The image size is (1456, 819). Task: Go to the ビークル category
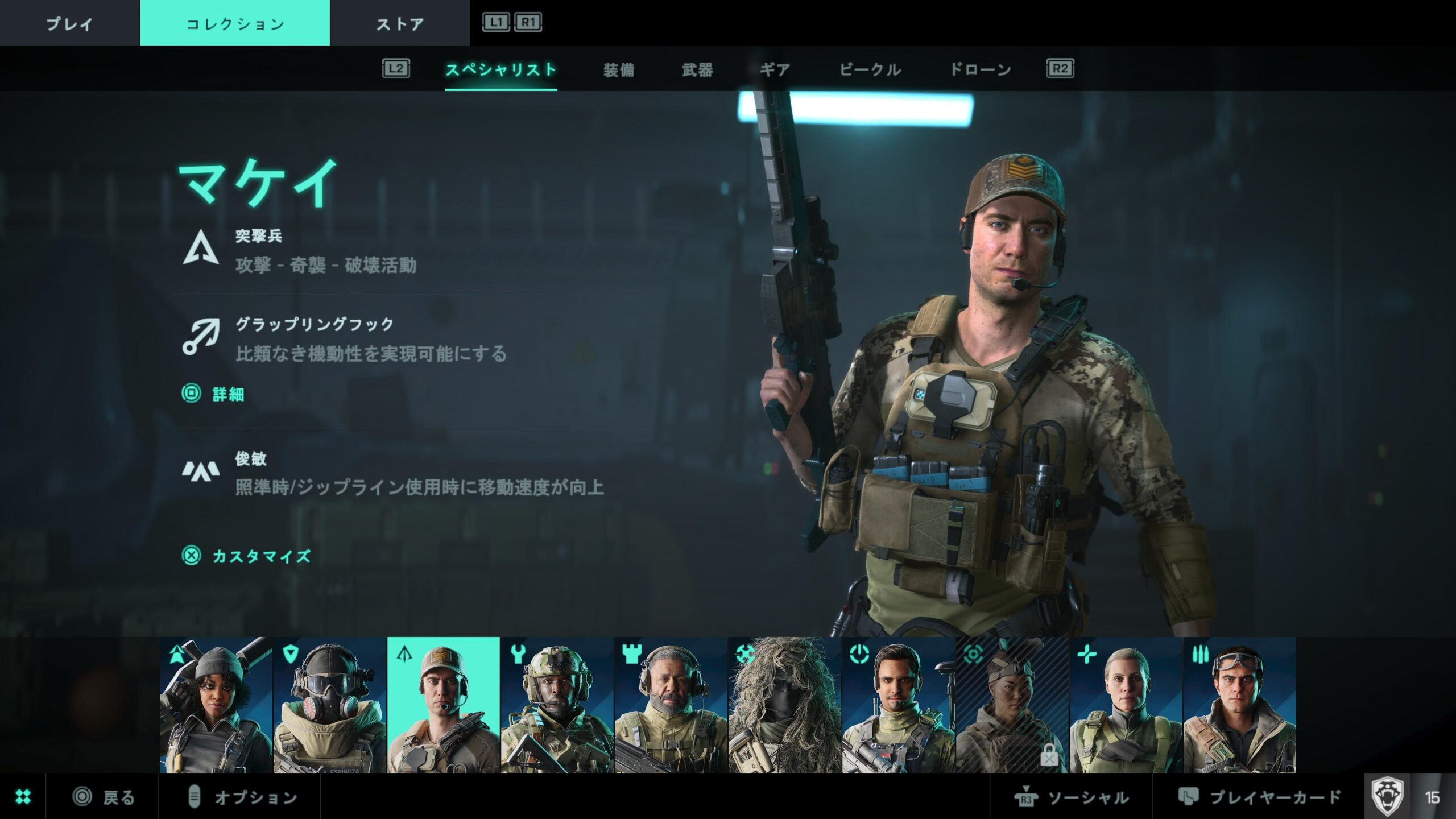[870, 69]
